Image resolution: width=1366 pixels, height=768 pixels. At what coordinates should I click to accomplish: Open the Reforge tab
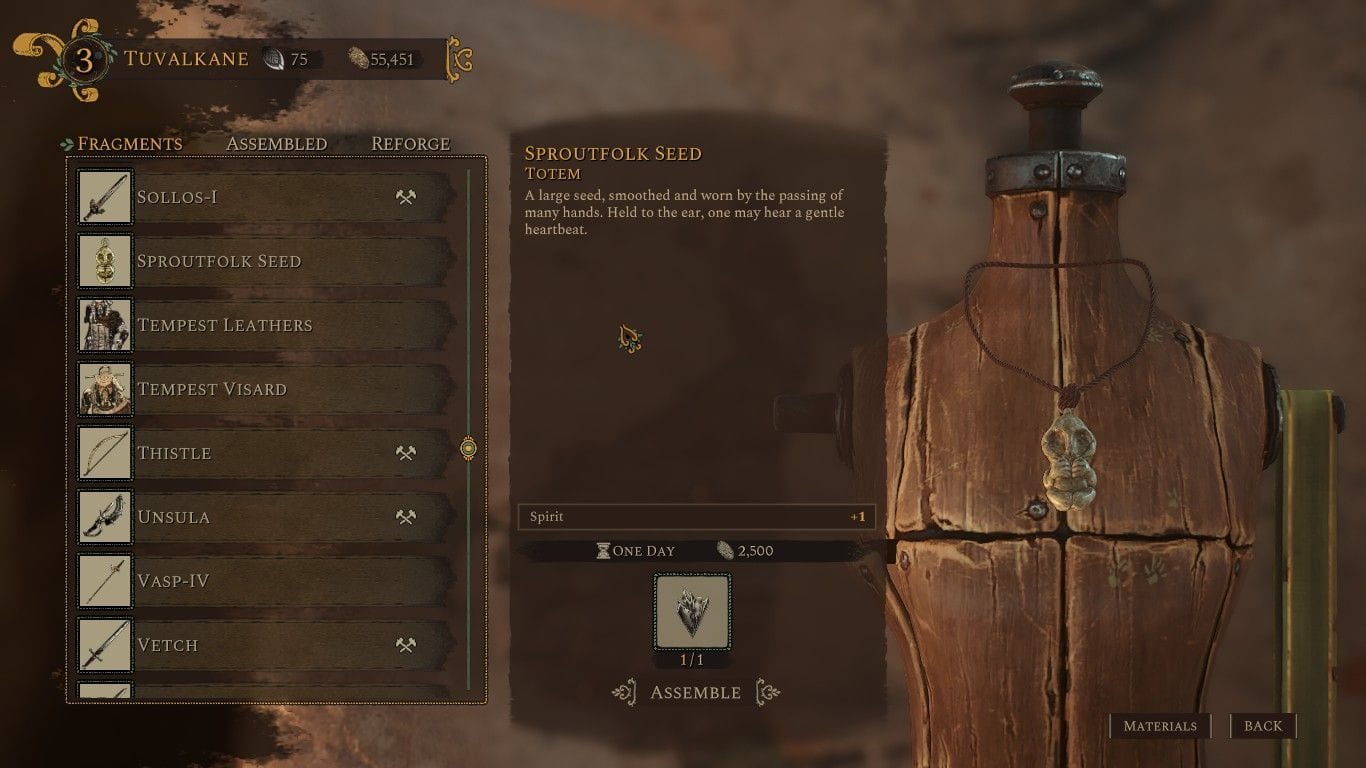(410, 143)
